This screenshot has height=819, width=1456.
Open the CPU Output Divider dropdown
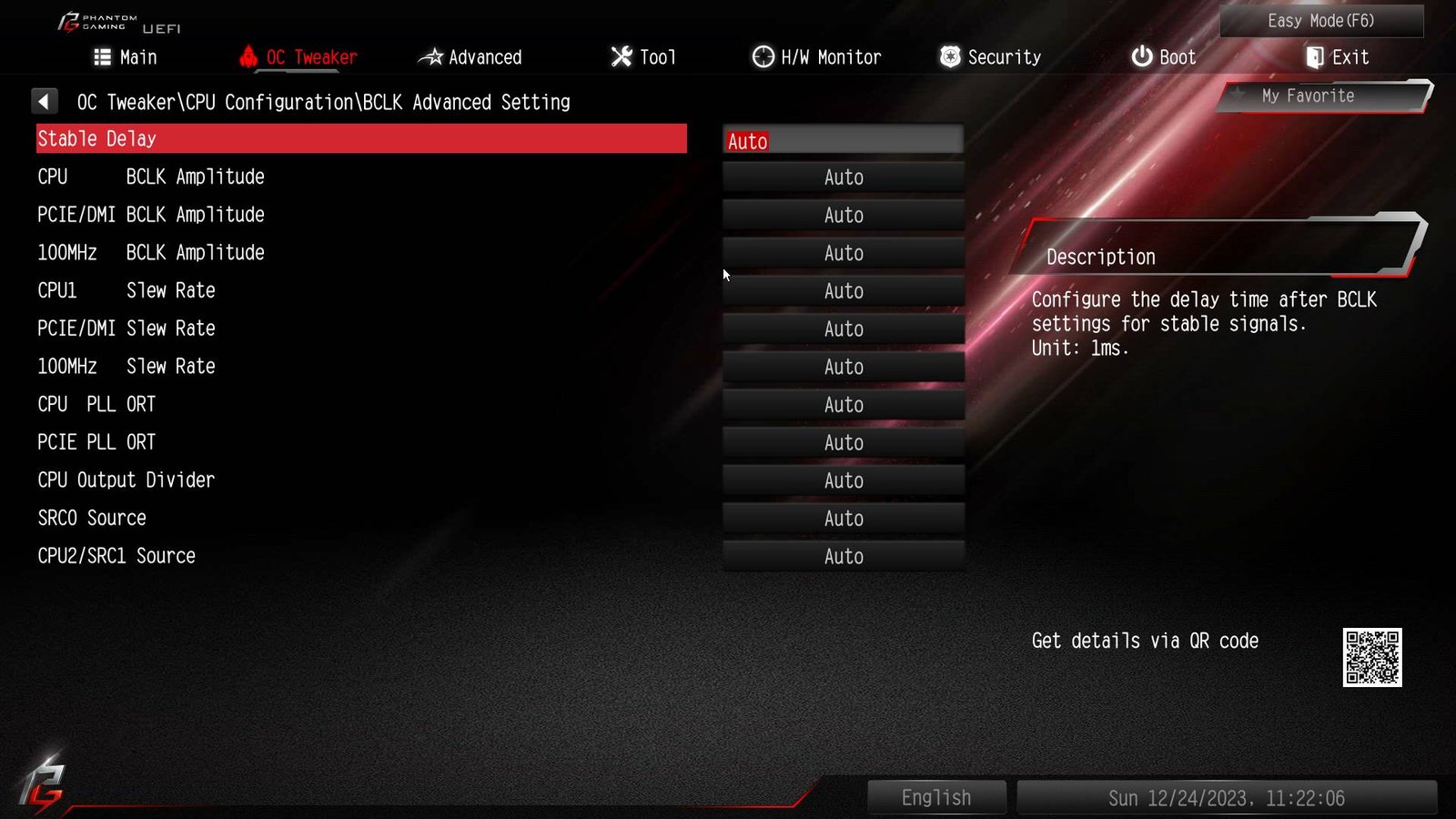click(x=843, y=480)
